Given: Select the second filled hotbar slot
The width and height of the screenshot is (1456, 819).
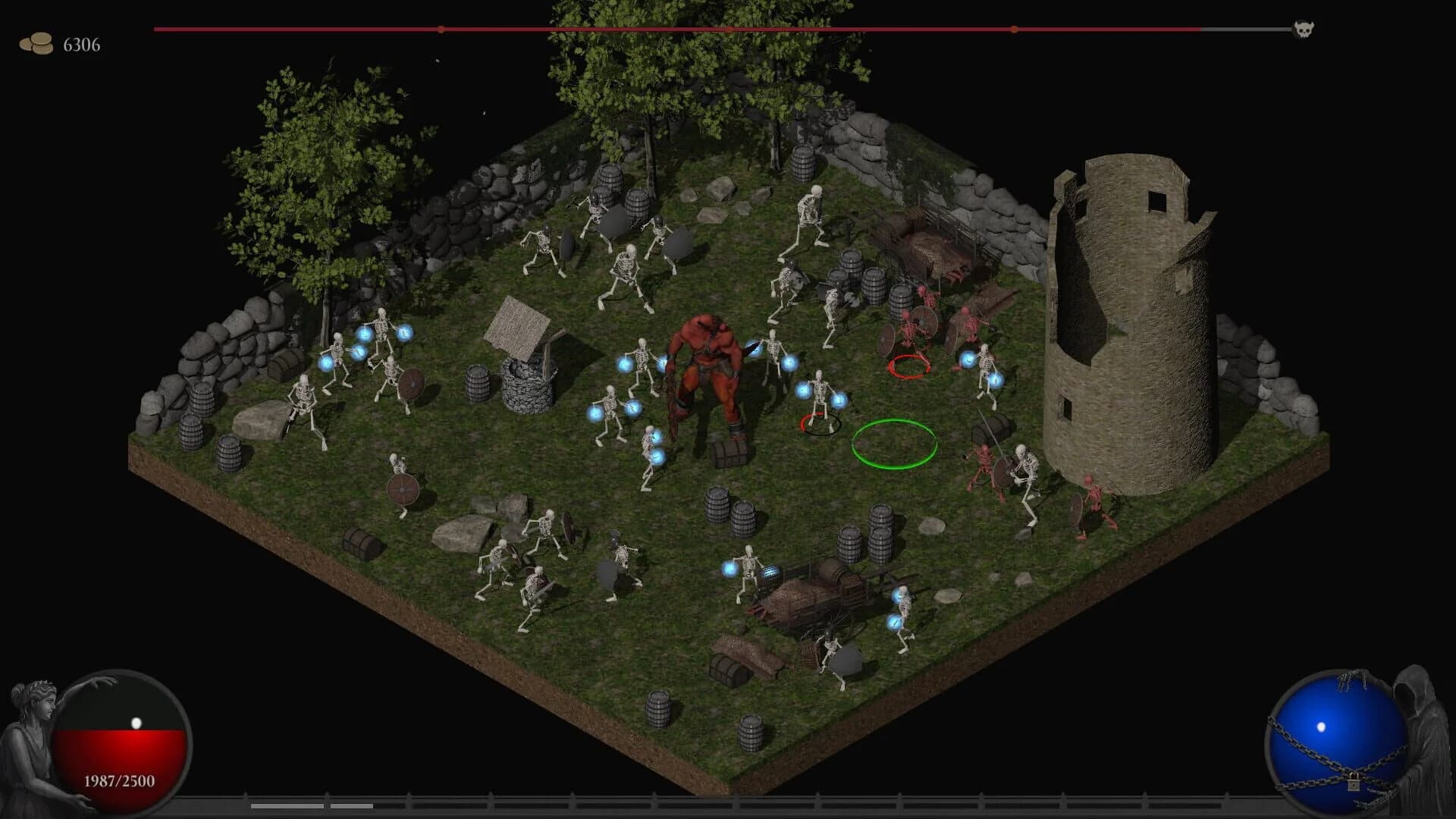Looking at the screenshot, I should tap(351, 806).
